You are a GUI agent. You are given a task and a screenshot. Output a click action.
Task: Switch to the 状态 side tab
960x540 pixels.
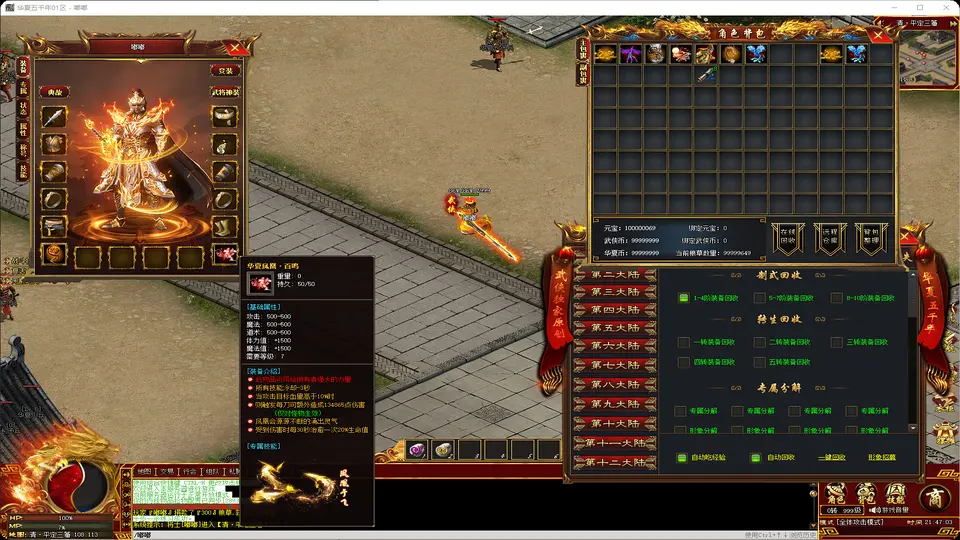coord(23,109)
